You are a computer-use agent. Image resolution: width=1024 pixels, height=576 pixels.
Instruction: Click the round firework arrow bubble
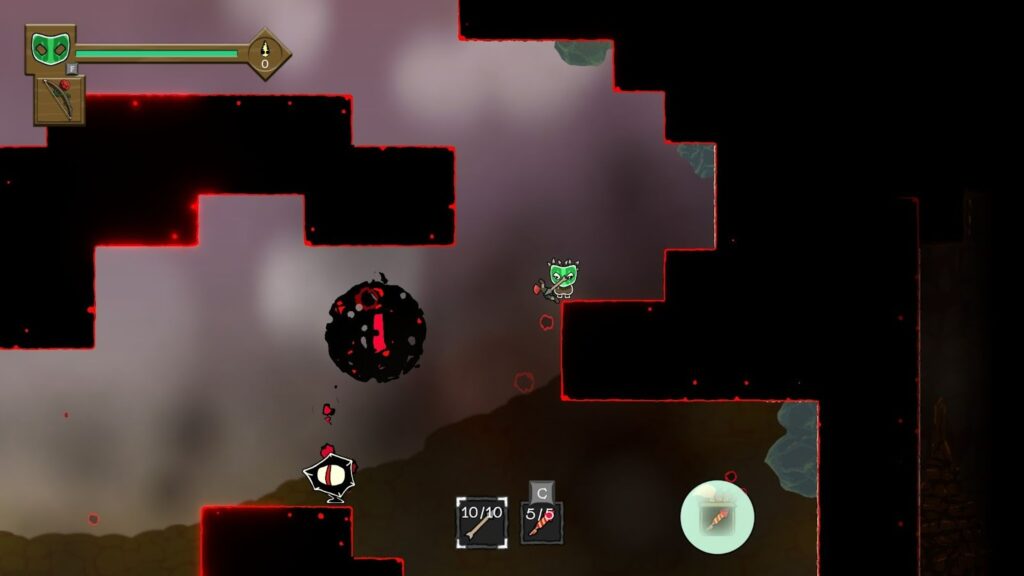click(717, 516)
